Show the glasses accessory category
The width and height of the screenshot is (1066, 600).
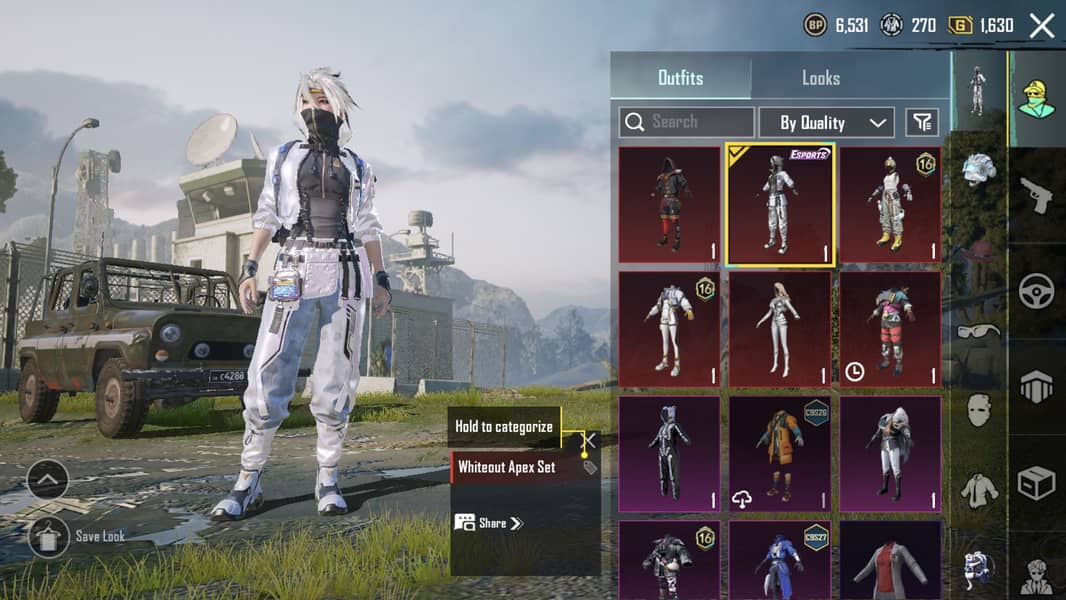point(978,331)
